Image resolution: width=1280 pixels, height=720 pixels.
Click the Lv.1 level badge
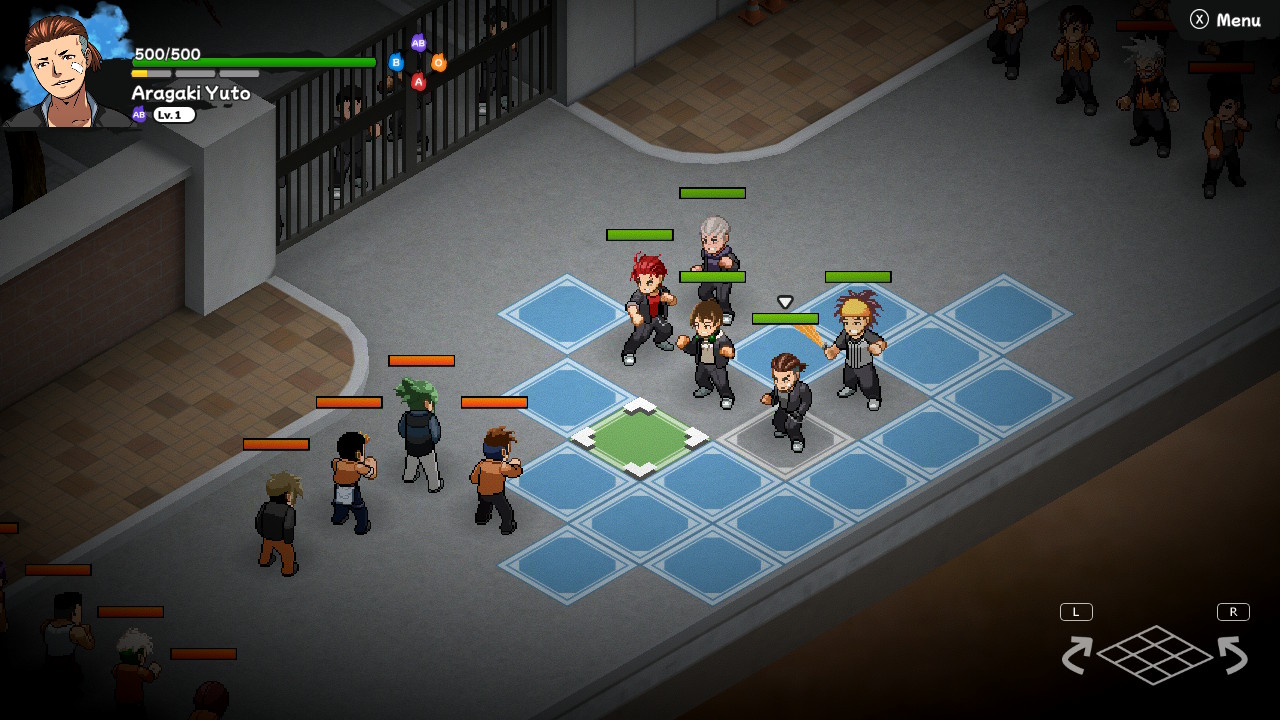click(175, 114)
